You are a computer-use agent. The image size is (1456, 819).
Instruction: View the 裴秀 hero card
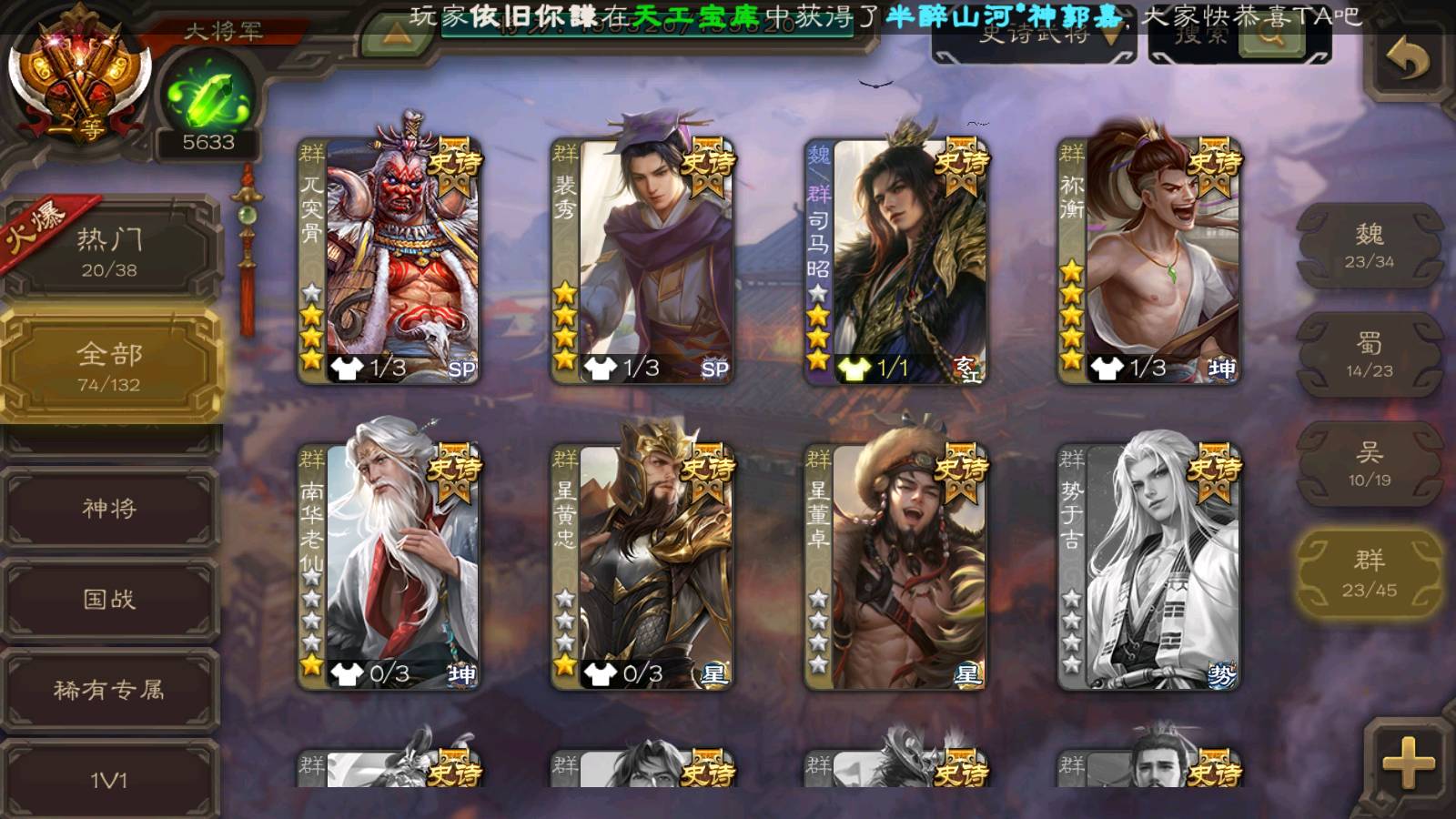click(642, 260)
